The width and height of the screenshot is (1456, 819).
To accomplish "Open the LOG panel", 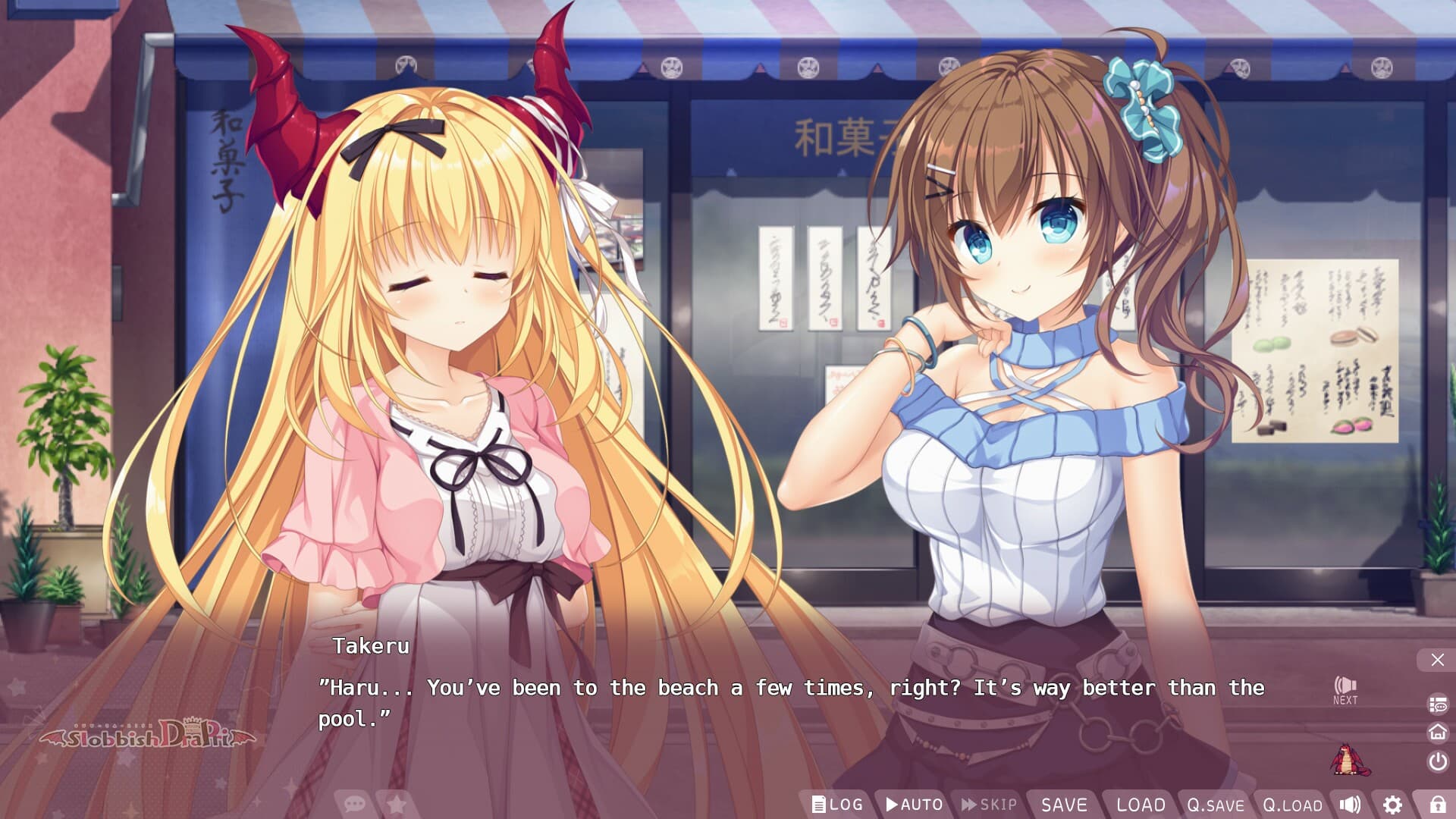I will (x=838, y=805).
